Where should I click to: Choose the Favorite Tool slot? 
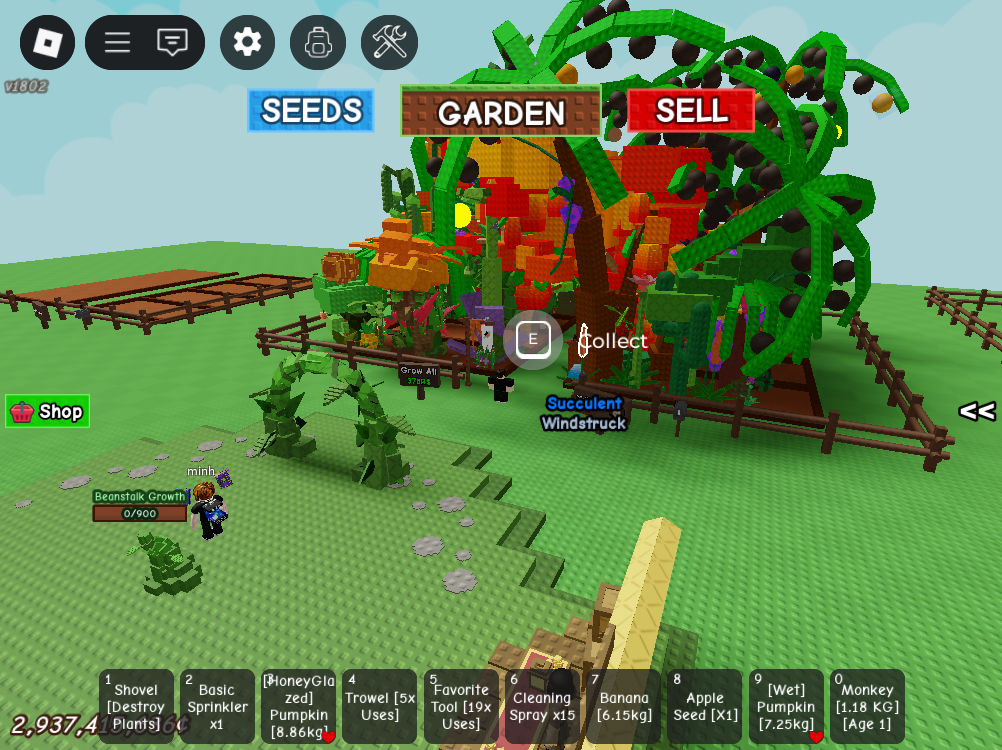[x=461, y=706]
